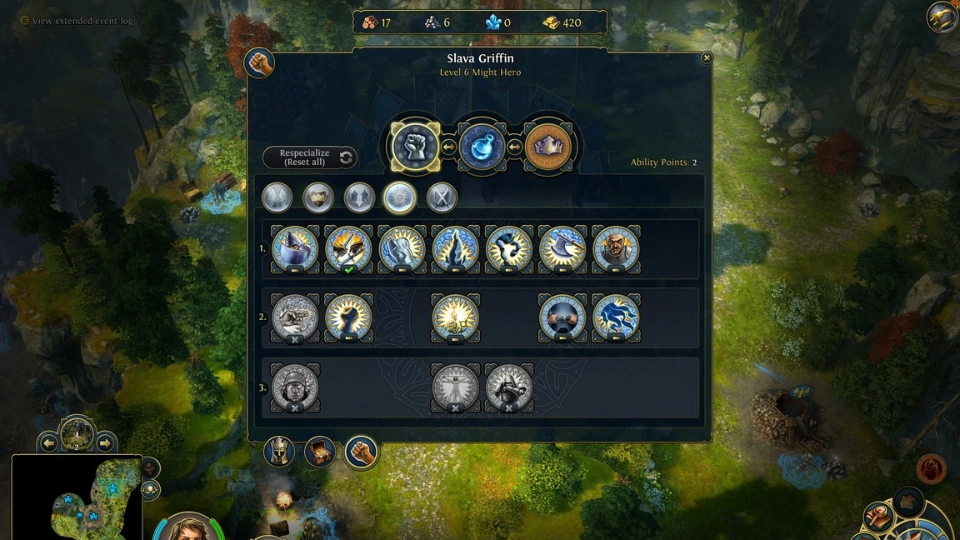Image resolution: width=960 pixels, height=540 pixels.
Task: Open the orange crown abilities category
Action: pyautogui.click(x=549, y=147)
